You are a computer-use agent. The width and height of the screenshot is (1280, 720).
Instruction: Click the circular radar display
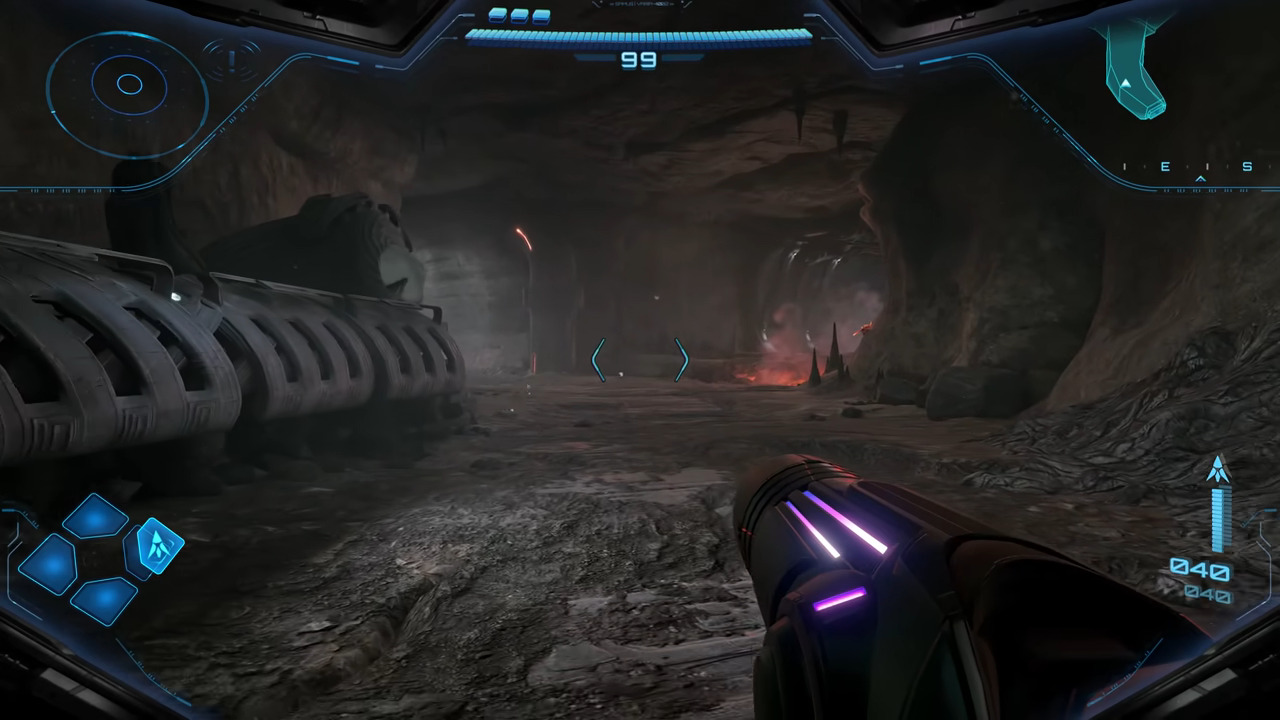click(128, 85)
